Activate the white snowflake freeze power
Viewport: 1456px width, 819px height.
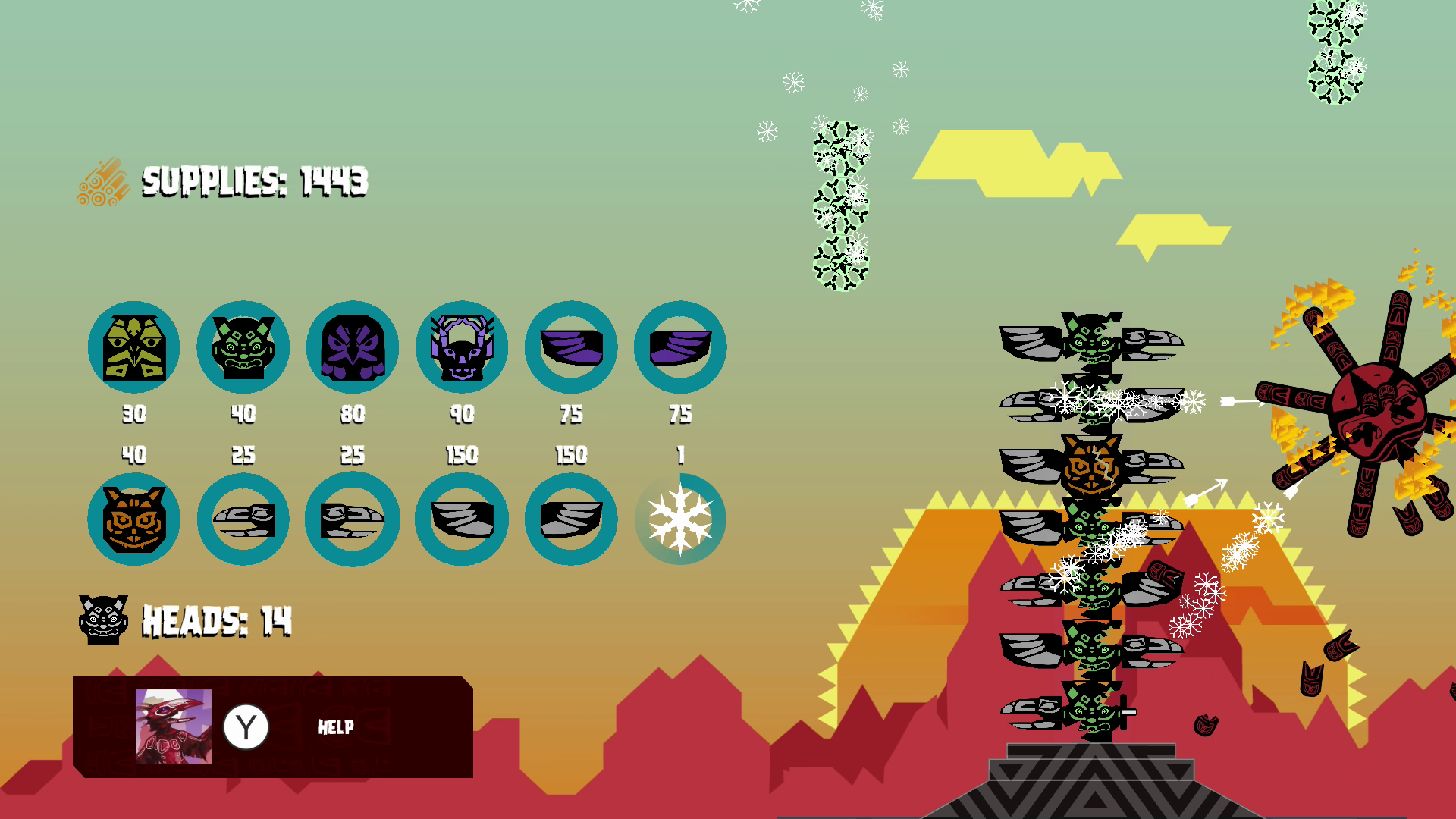coord(680,519)
